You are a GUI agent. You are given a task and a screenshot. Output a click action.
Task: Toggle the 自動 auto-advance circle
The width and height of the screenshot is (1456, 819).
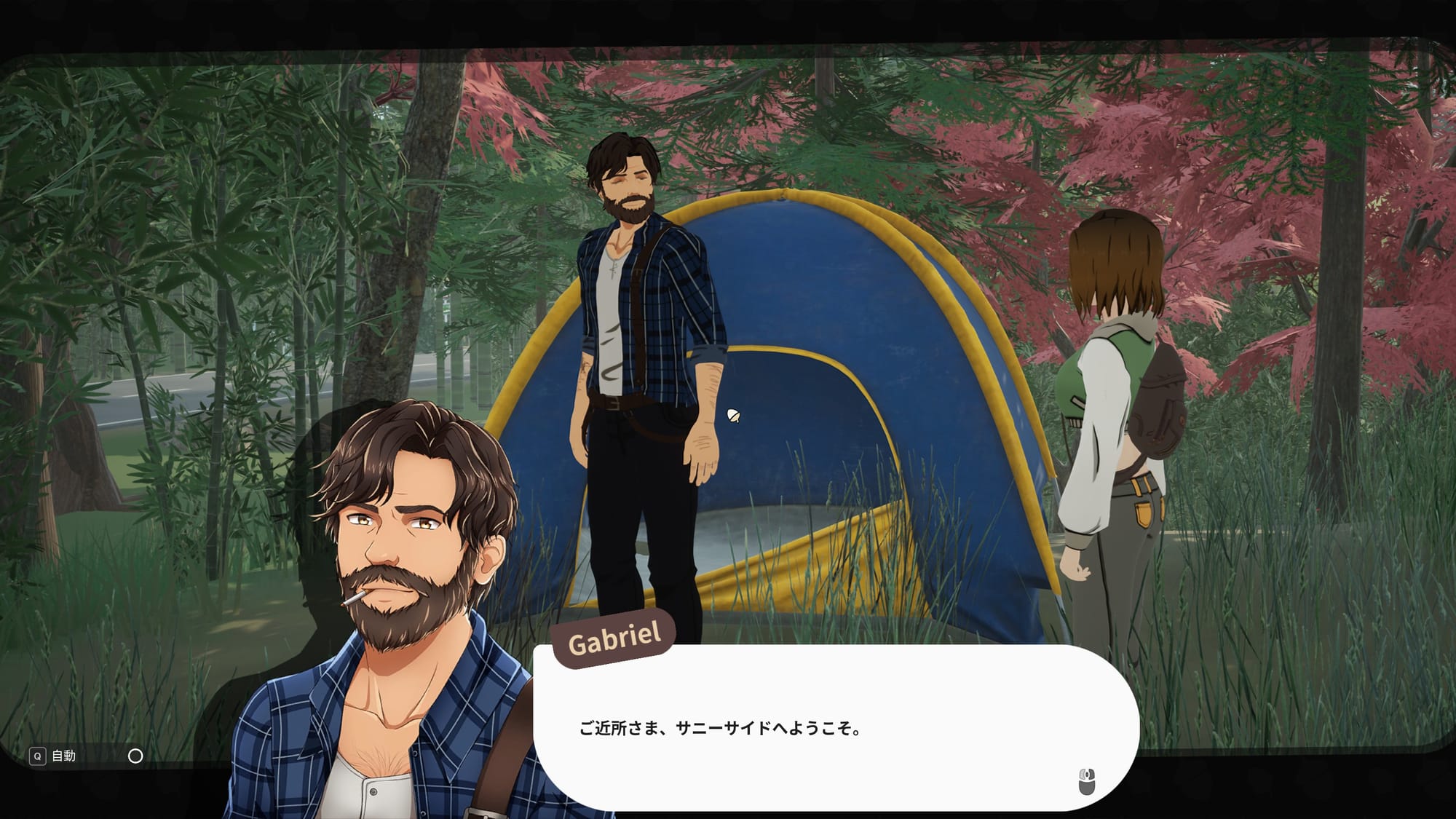tap(135, 756)
